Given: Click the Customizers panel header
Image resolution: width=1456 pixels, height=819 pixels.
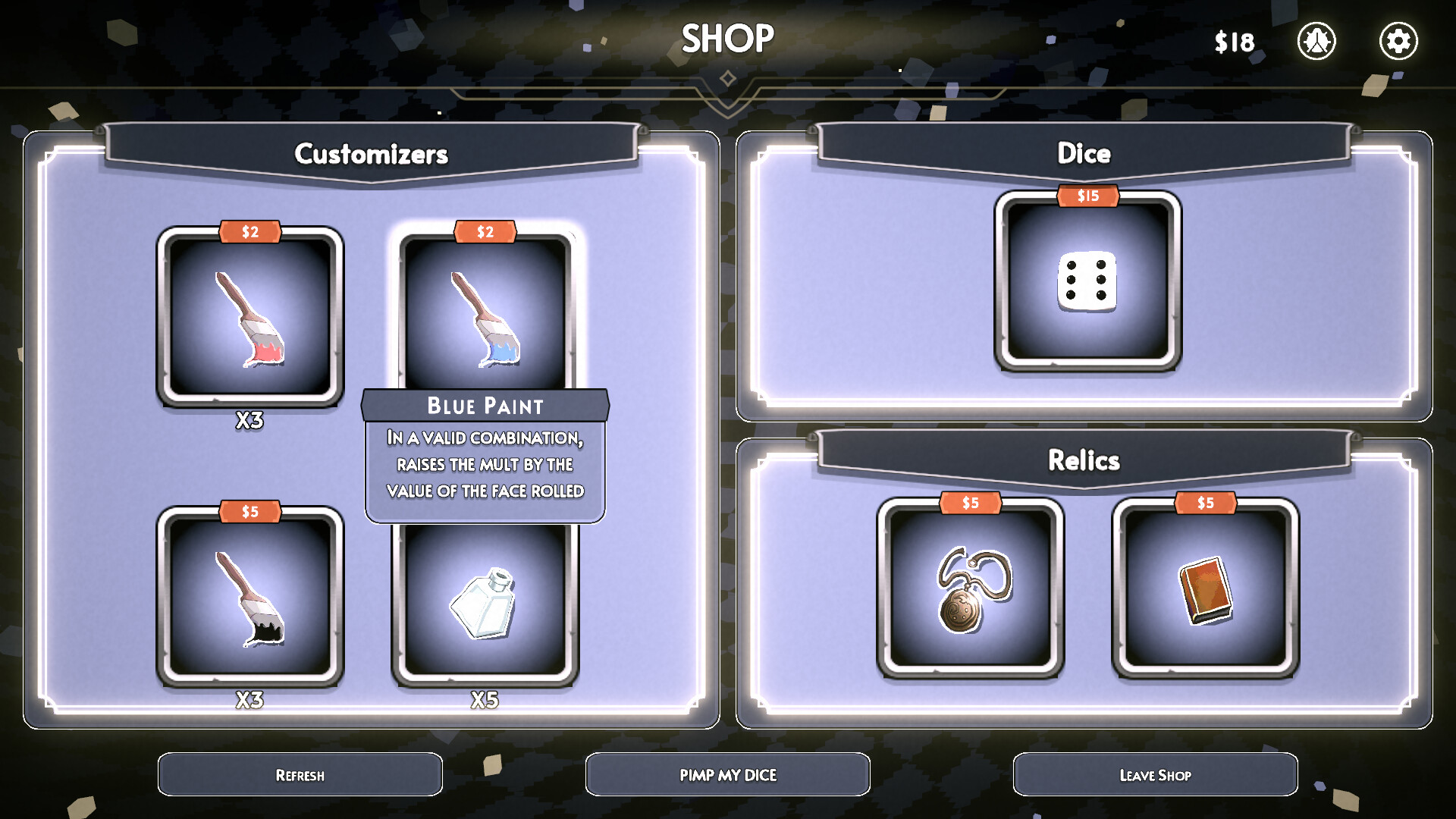Looking at the screenshot, I should 372,154.
